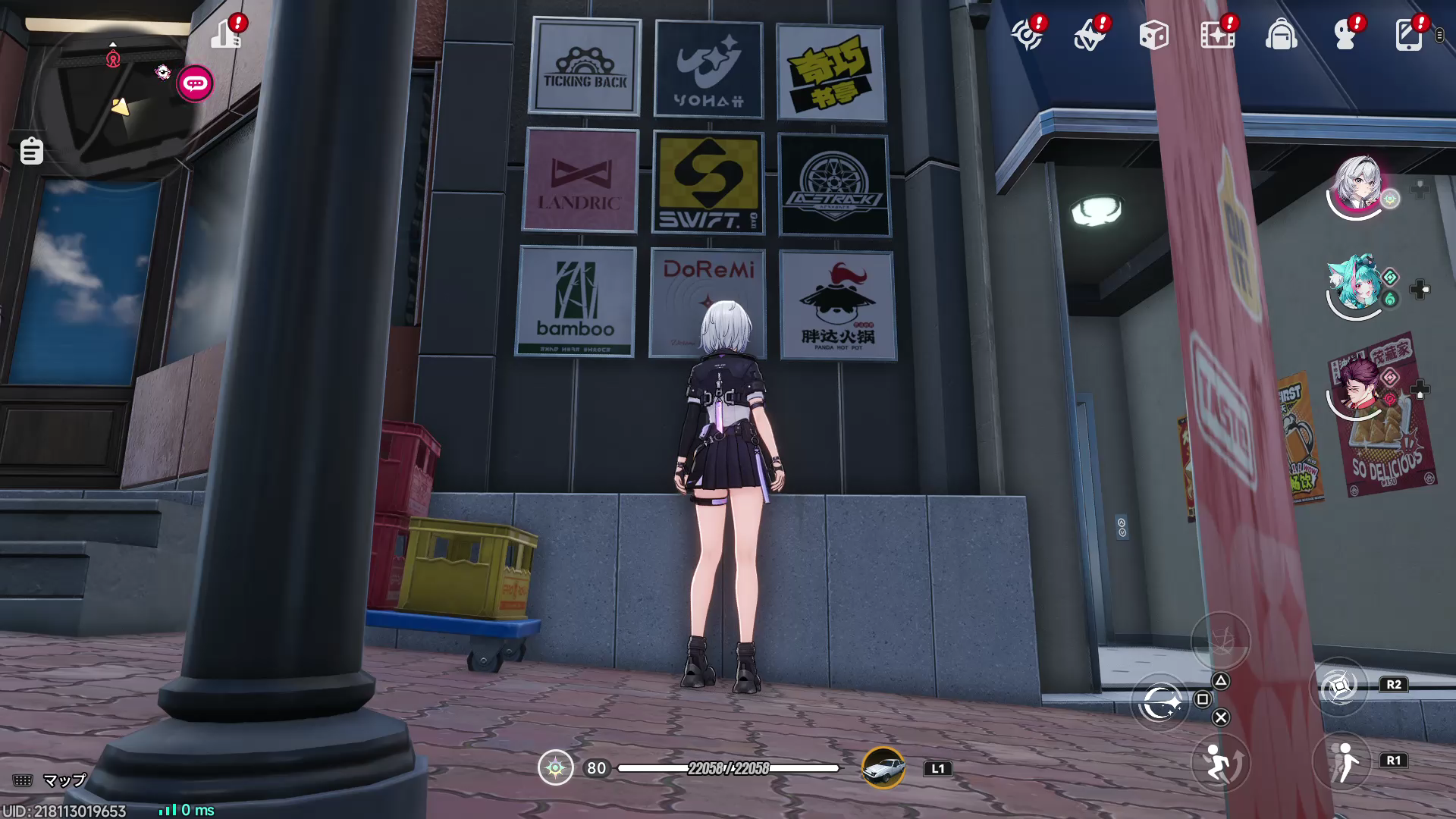The width and height of the screenshot is (1456, 819).
Task: Open the city building icon with alert
Action: 226,34
